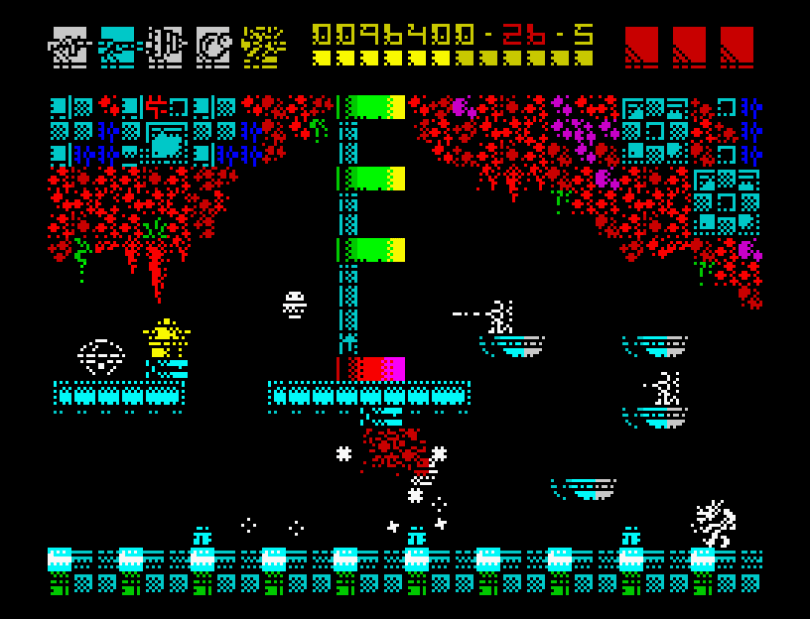Screen dimensions: 810x619
Task: Select the cyan highlighted weapon icon
Action: click(117, 46)
